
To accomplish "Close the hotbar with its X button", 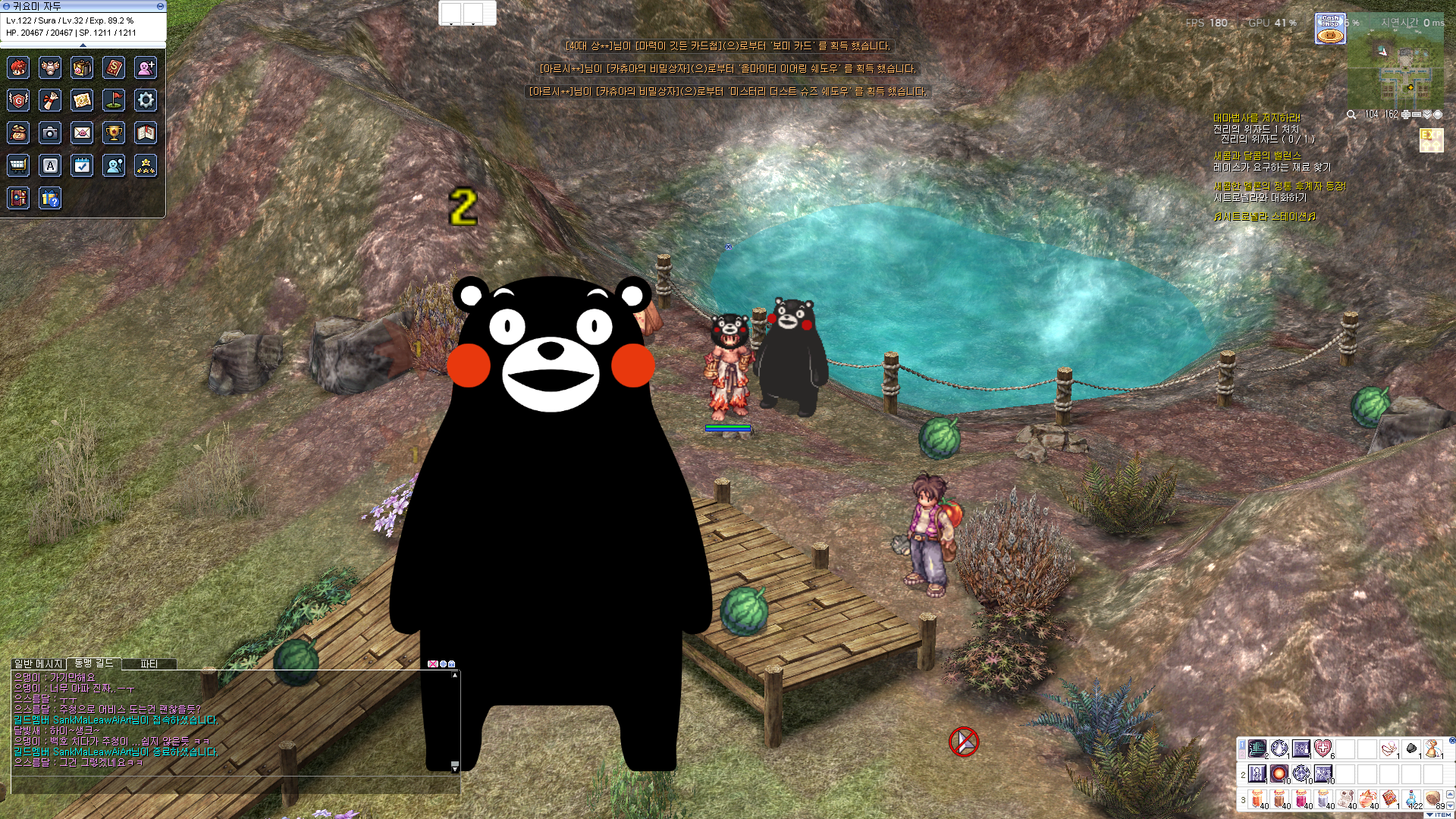I will coord(1451,740).
